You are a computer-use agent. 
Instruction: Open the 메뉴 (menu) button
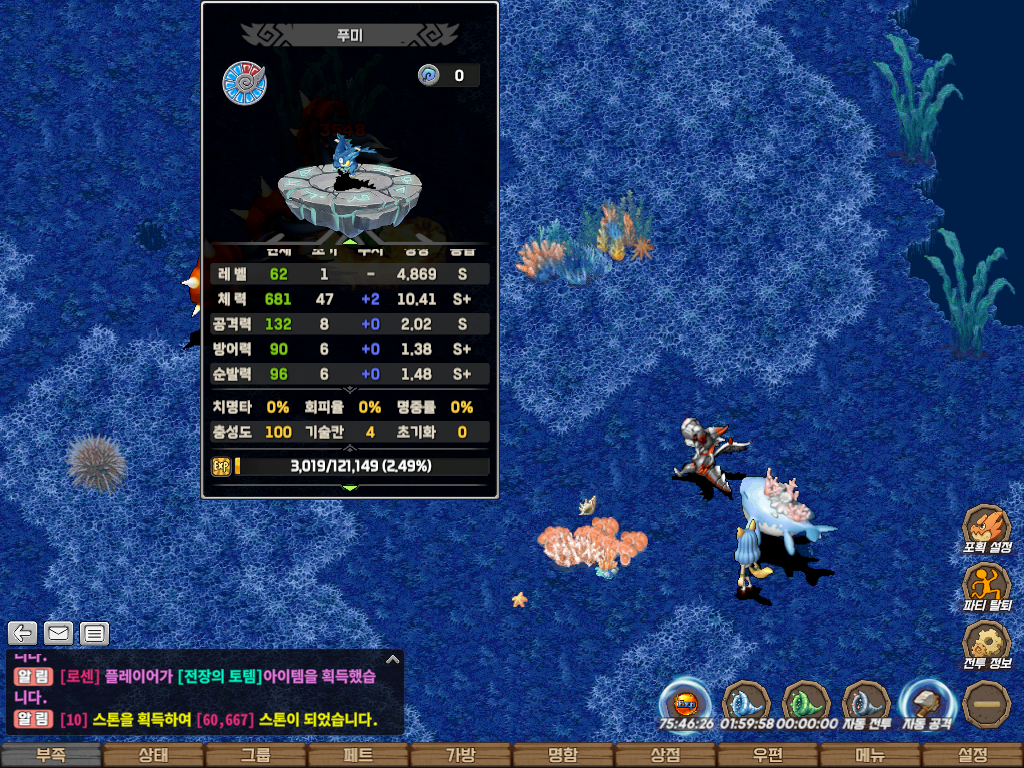click(869, 755)
